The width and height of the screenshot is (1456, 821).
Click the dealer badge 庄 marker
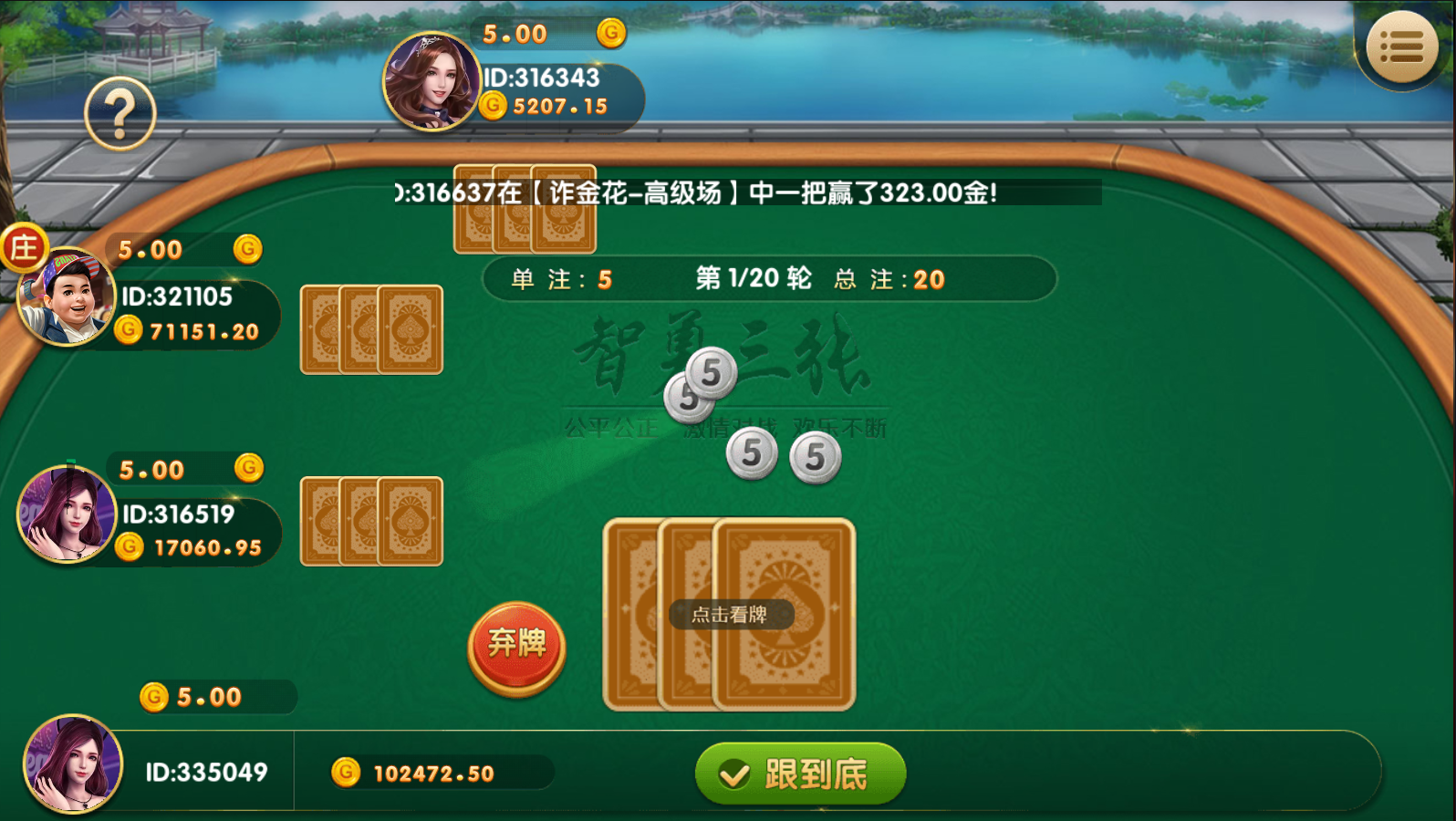[26, 247]
